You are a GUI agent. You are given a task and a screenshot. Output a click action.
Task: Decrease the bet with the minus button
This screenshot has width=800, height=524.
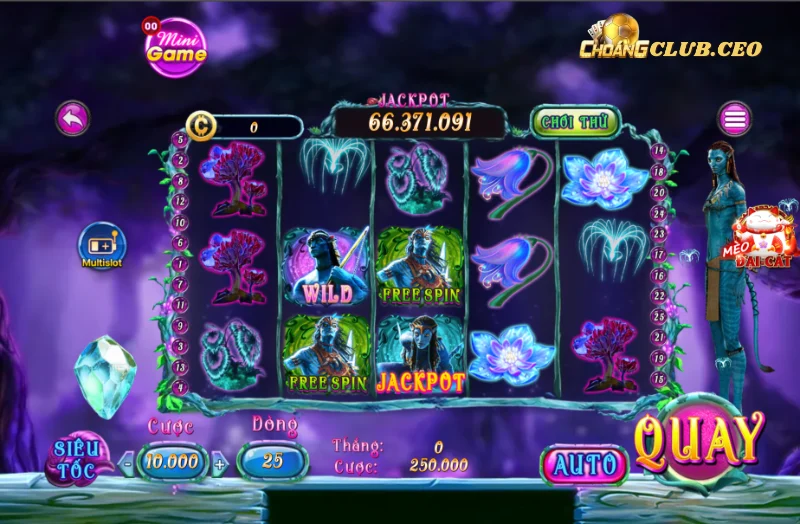coord(127,463)
